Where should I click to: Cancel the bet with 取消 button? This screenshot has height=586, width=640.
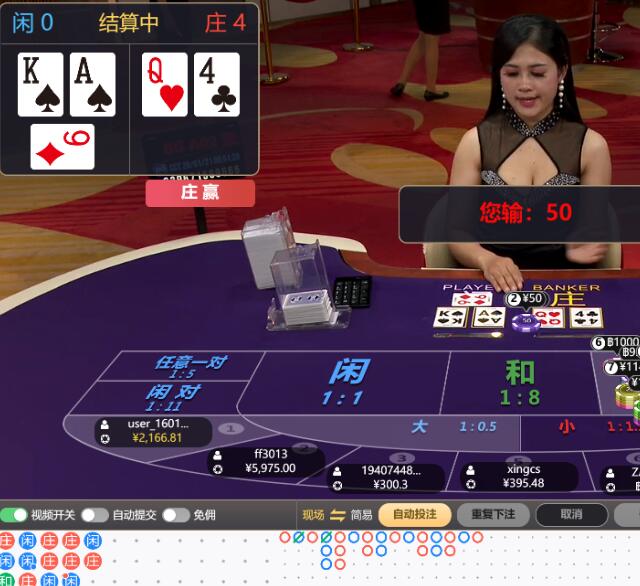click(x=571, y=515)
